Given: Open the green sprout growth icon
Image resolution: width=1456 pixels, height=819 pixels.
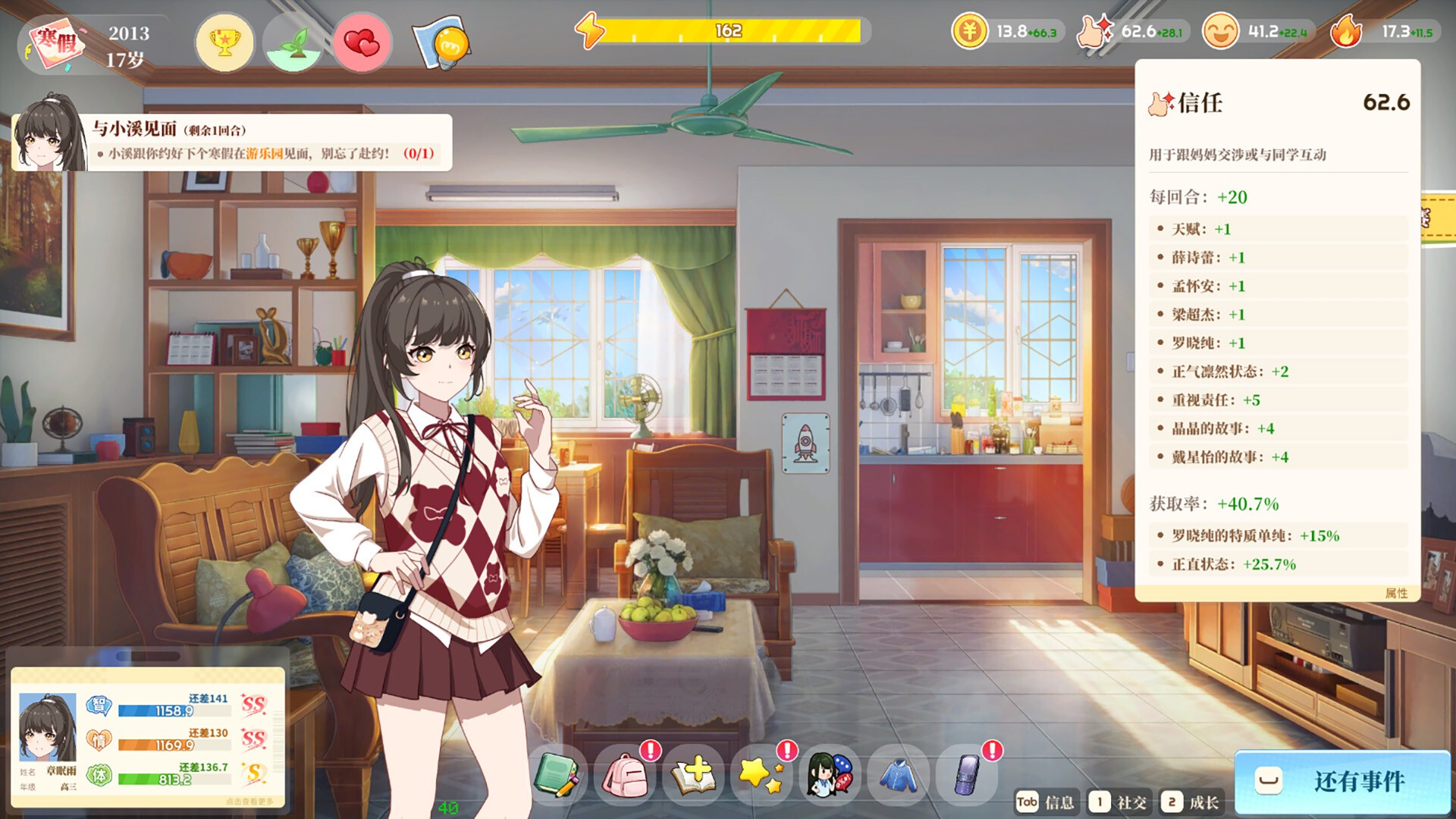Looking at the screenshot, I should coord(293,42).
